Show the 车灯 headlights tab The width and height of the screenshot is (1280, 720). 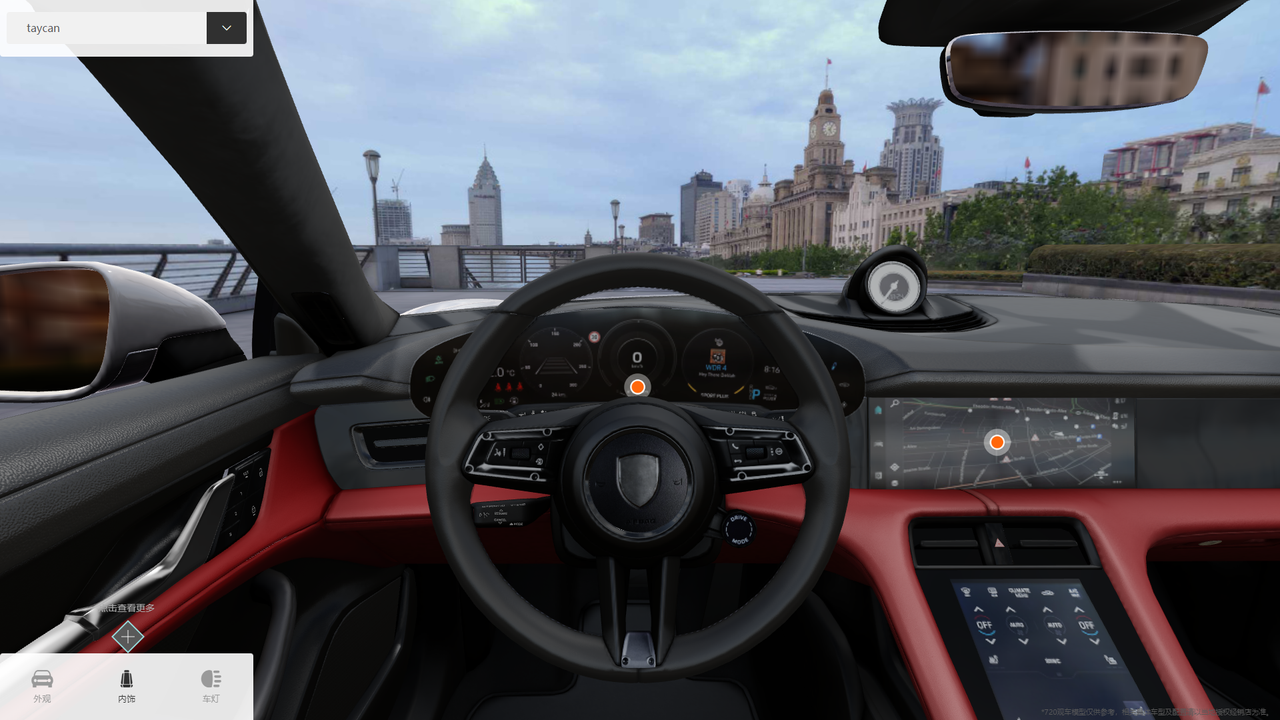(x=210, y=686)
